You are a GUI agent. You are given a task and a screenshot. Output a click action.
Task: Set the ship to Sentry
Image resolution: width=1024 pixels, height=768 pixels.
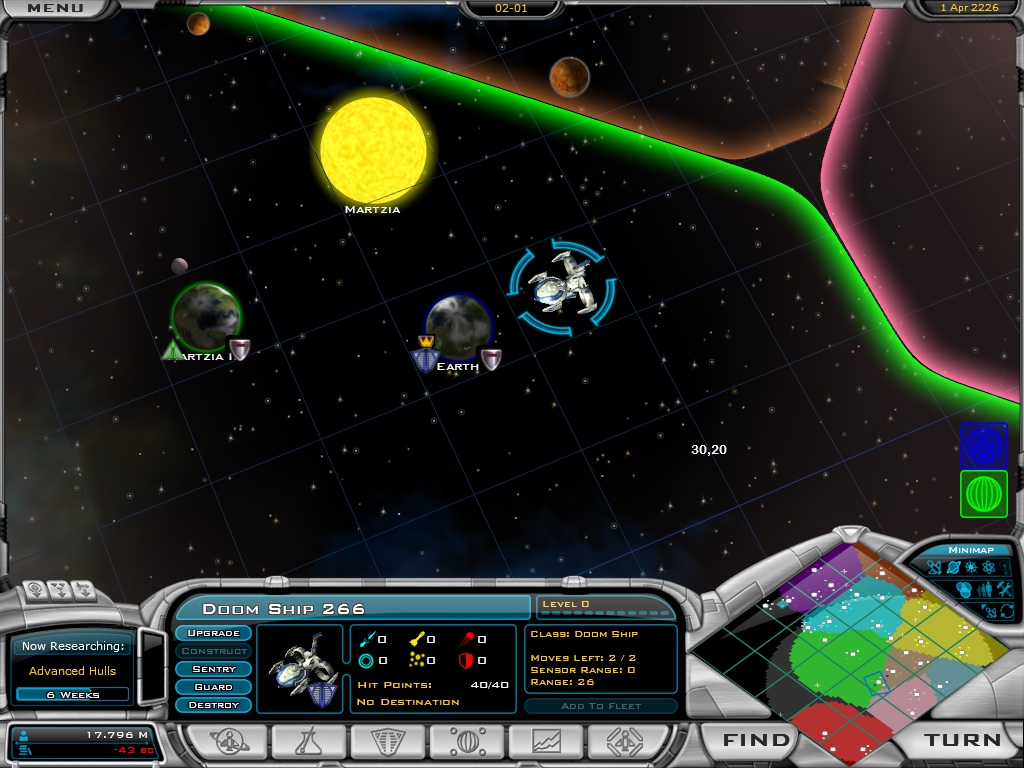tap(213, 669)
